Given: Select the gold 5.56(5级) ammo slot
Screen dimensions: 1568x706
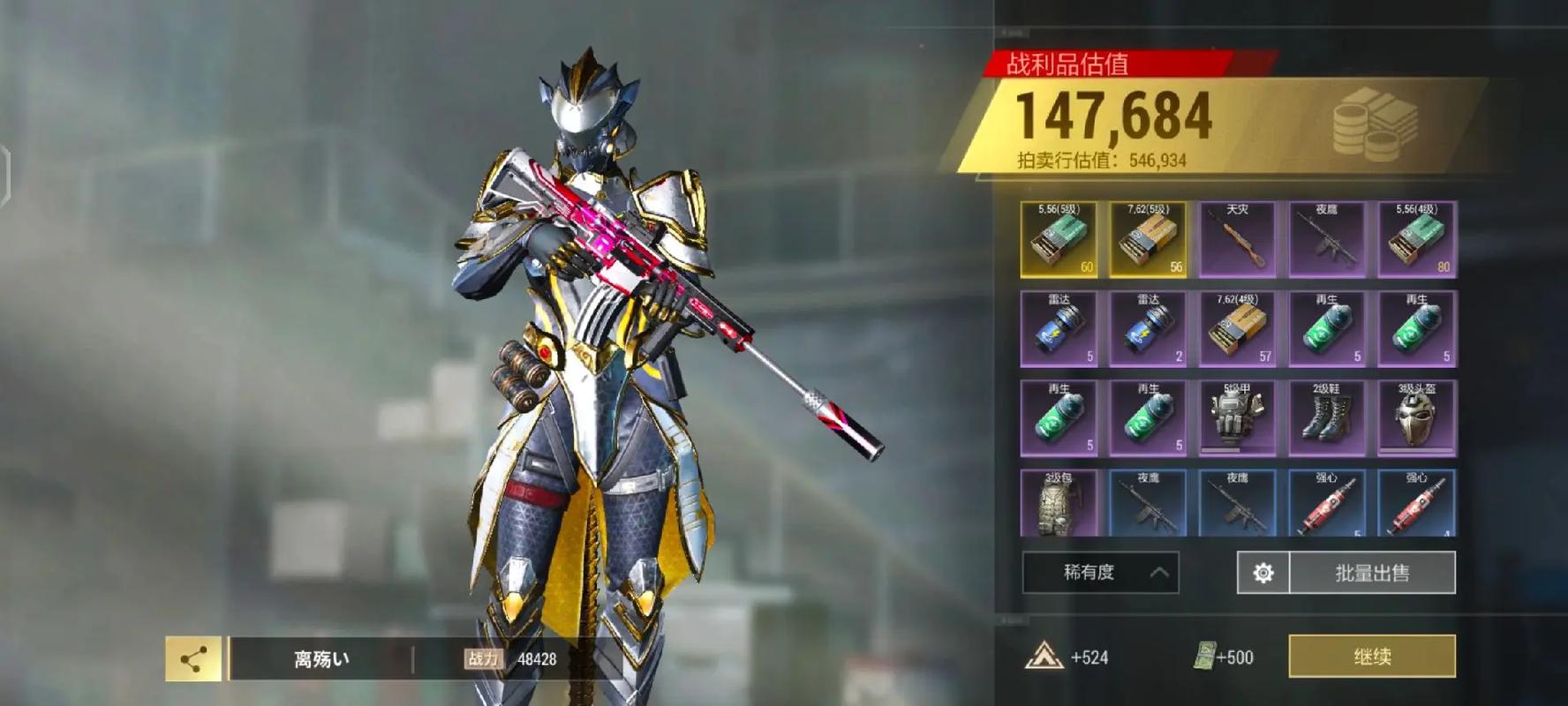Looking at the screenshot, I should coord(1059,240).
